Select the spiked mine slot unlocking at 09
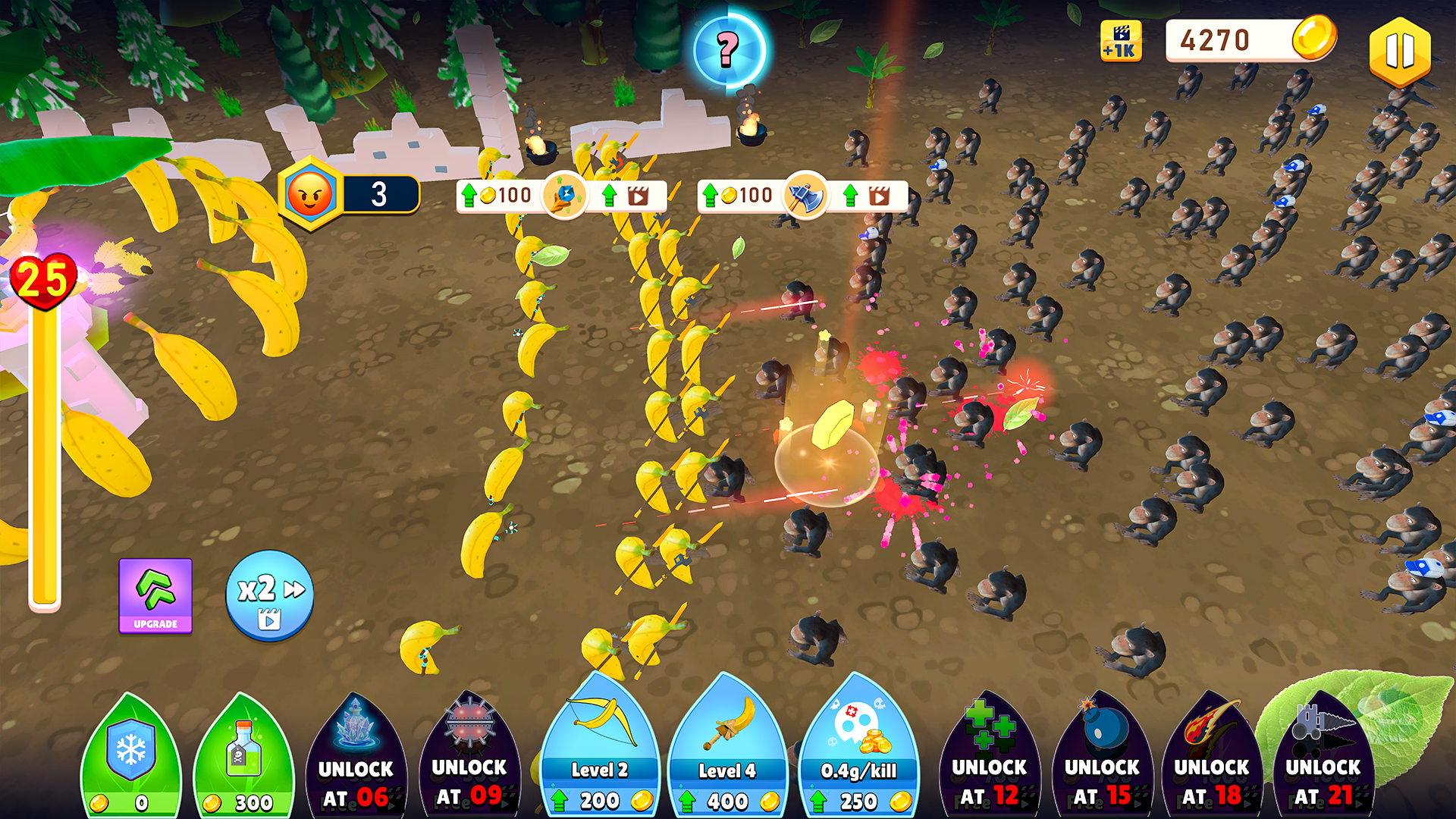This screenshot has height=819, width=1456. [x=469, y=758]
